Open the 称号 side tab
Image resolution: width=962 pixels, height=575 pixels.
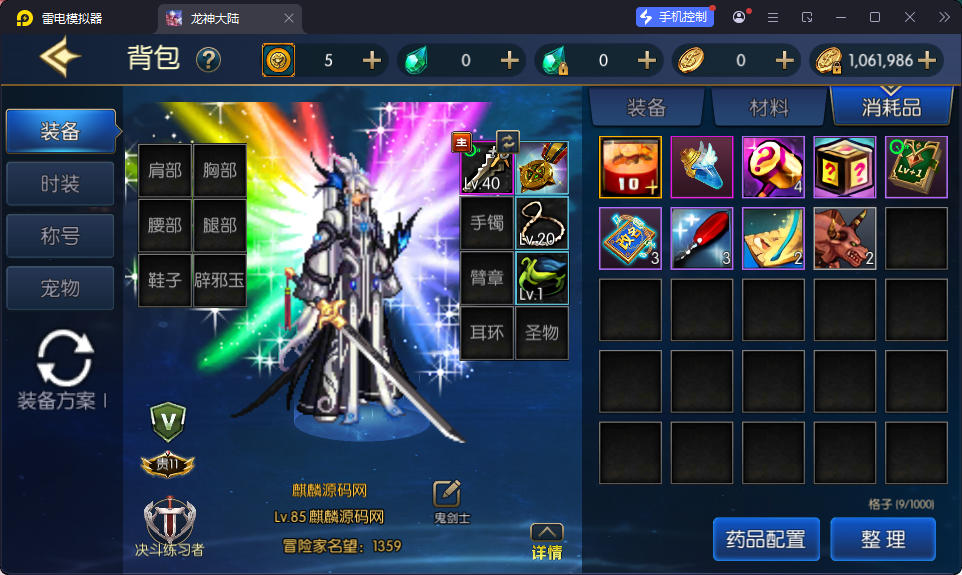tap(60, 237)
